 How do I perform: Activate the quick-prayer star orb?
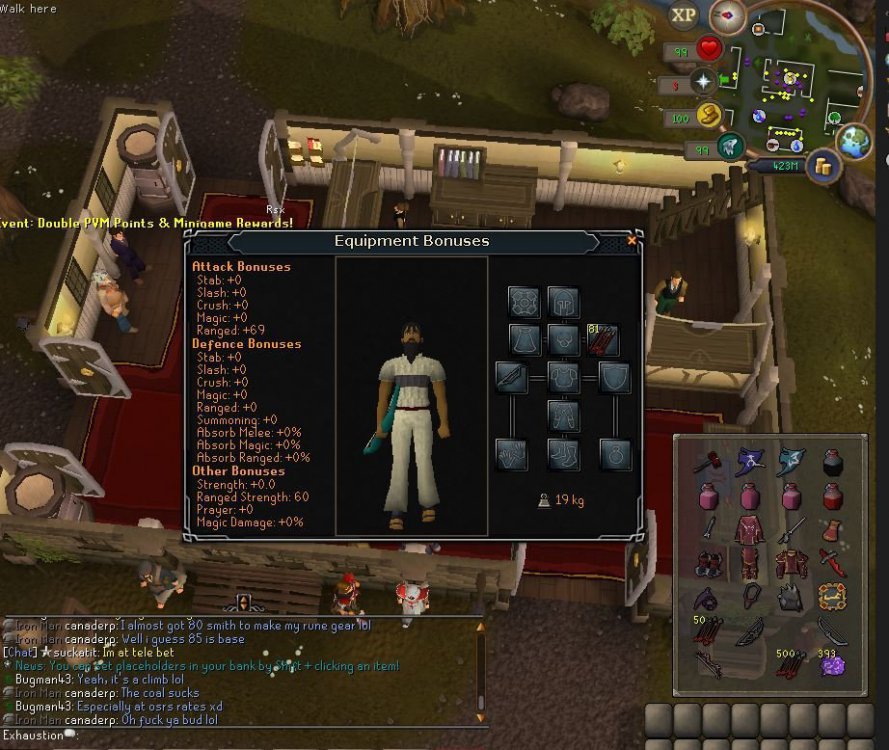704,82
